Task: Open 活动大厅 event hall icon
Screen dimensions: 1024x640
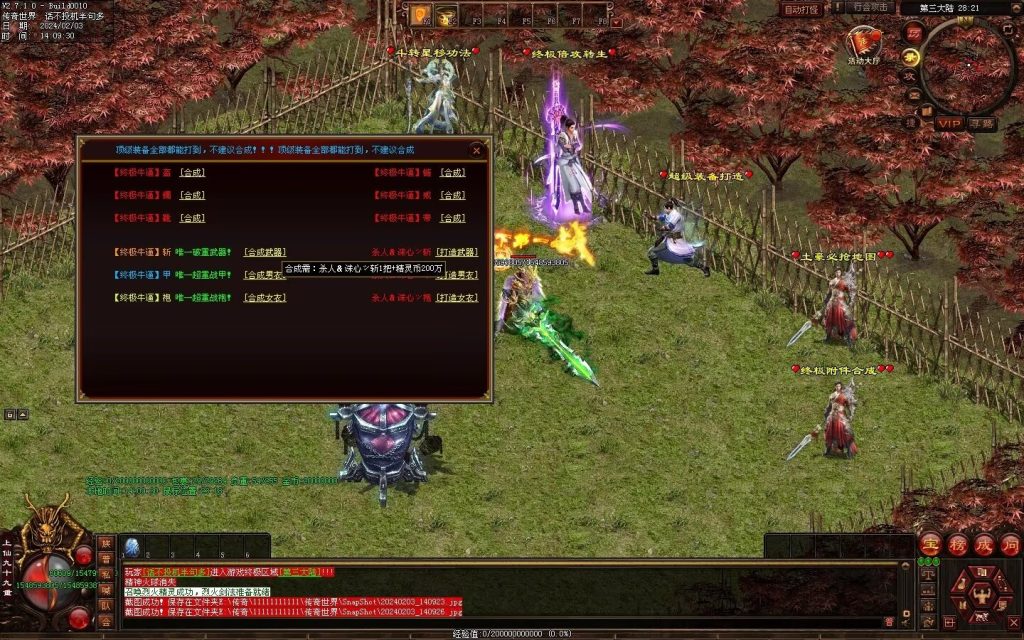Action: coord(864,43)
